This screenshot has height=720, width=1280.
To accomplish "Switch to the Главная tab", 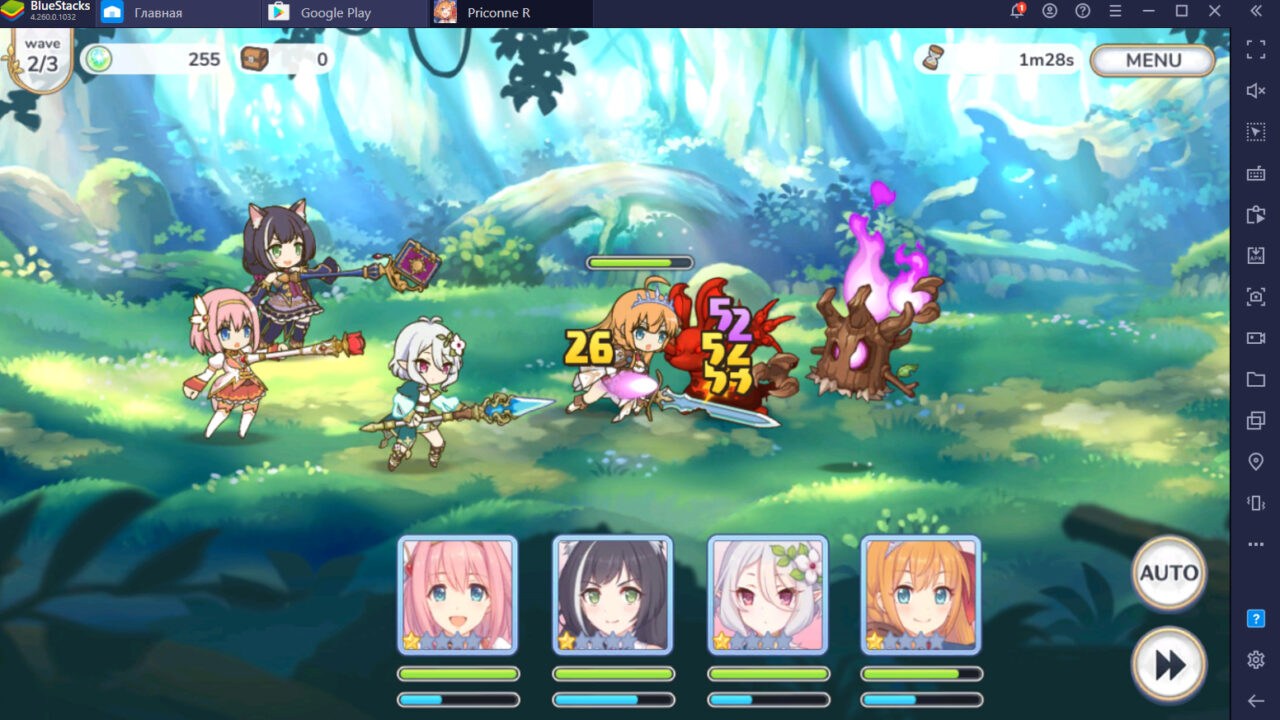I will tap(160, 13).
